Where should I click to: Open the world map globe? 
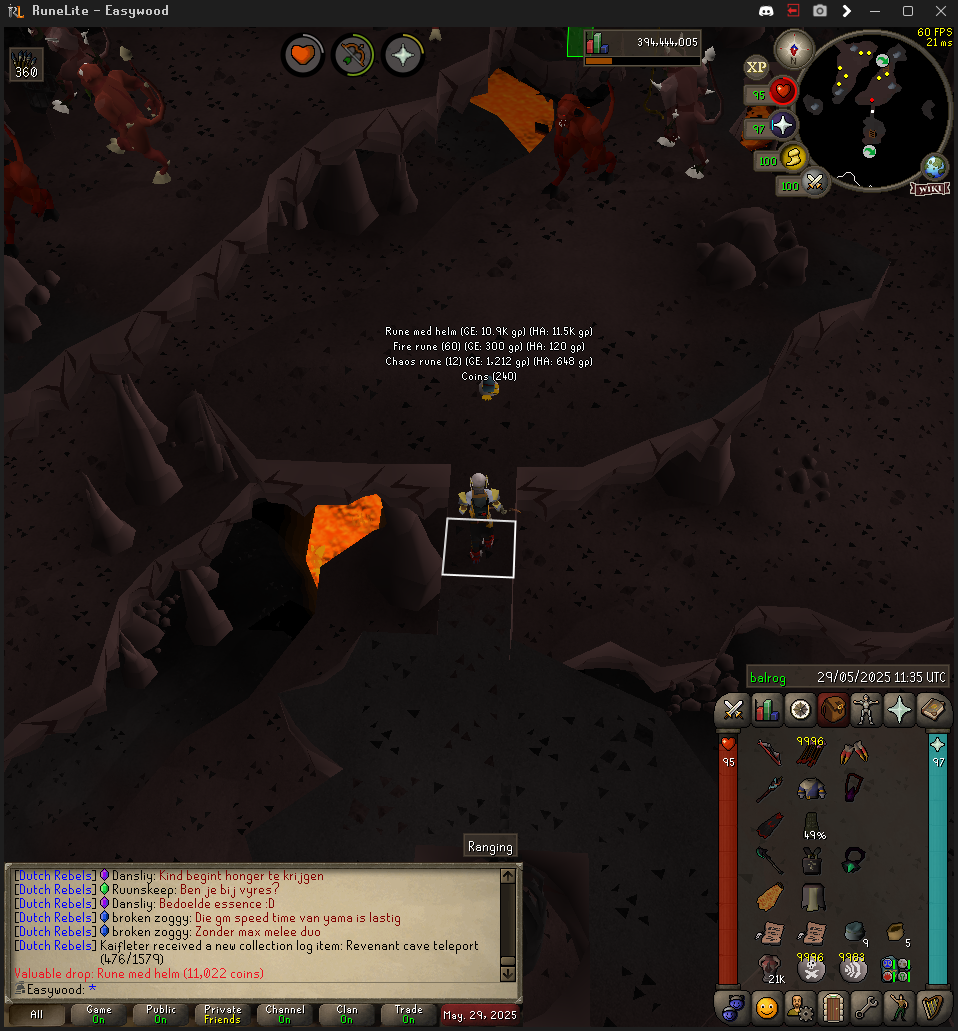935,166
